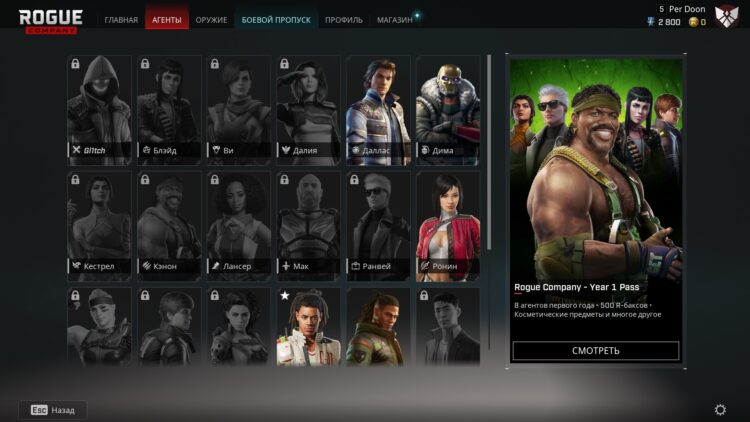Open the Оружие tab
This screenshot has height=422, width=750.
tap(211, 20)
